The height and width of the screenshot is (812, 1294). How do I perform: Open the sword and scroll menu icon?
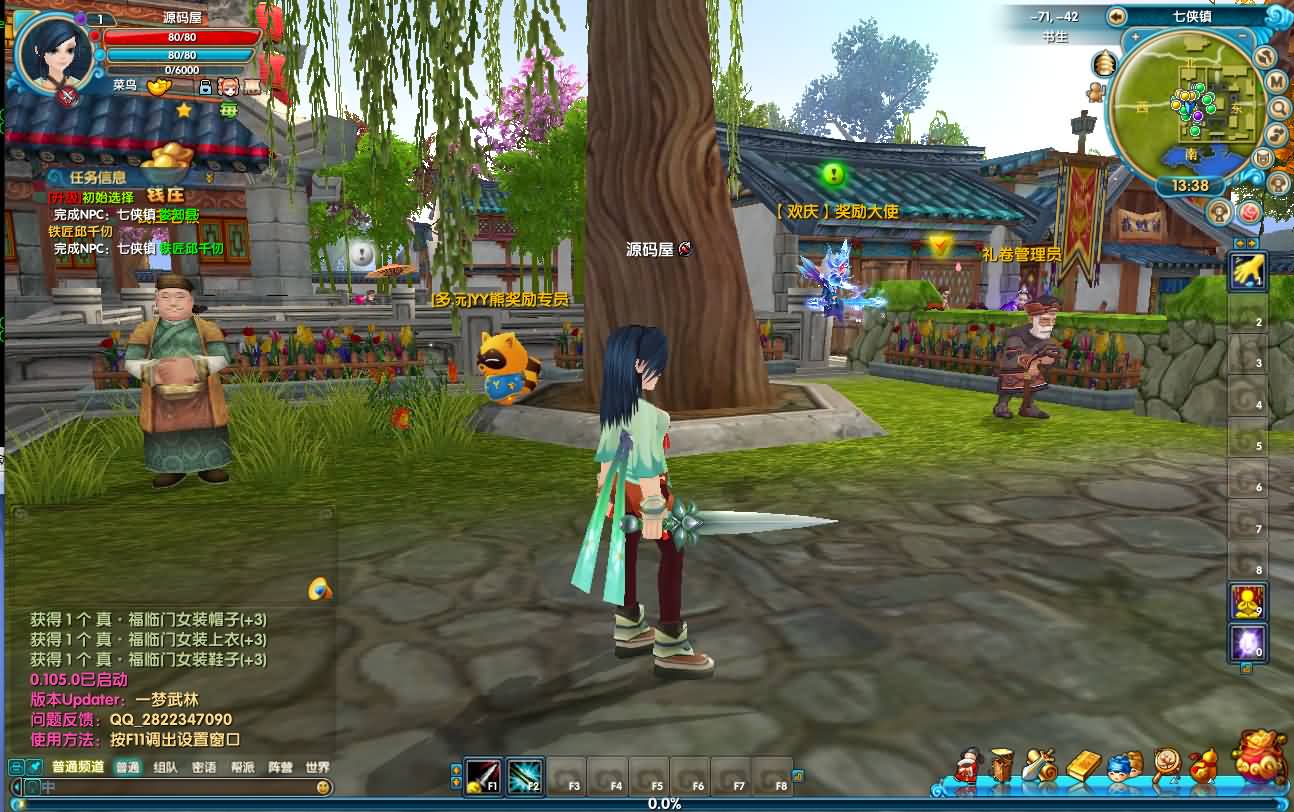tap(1040, 766)
